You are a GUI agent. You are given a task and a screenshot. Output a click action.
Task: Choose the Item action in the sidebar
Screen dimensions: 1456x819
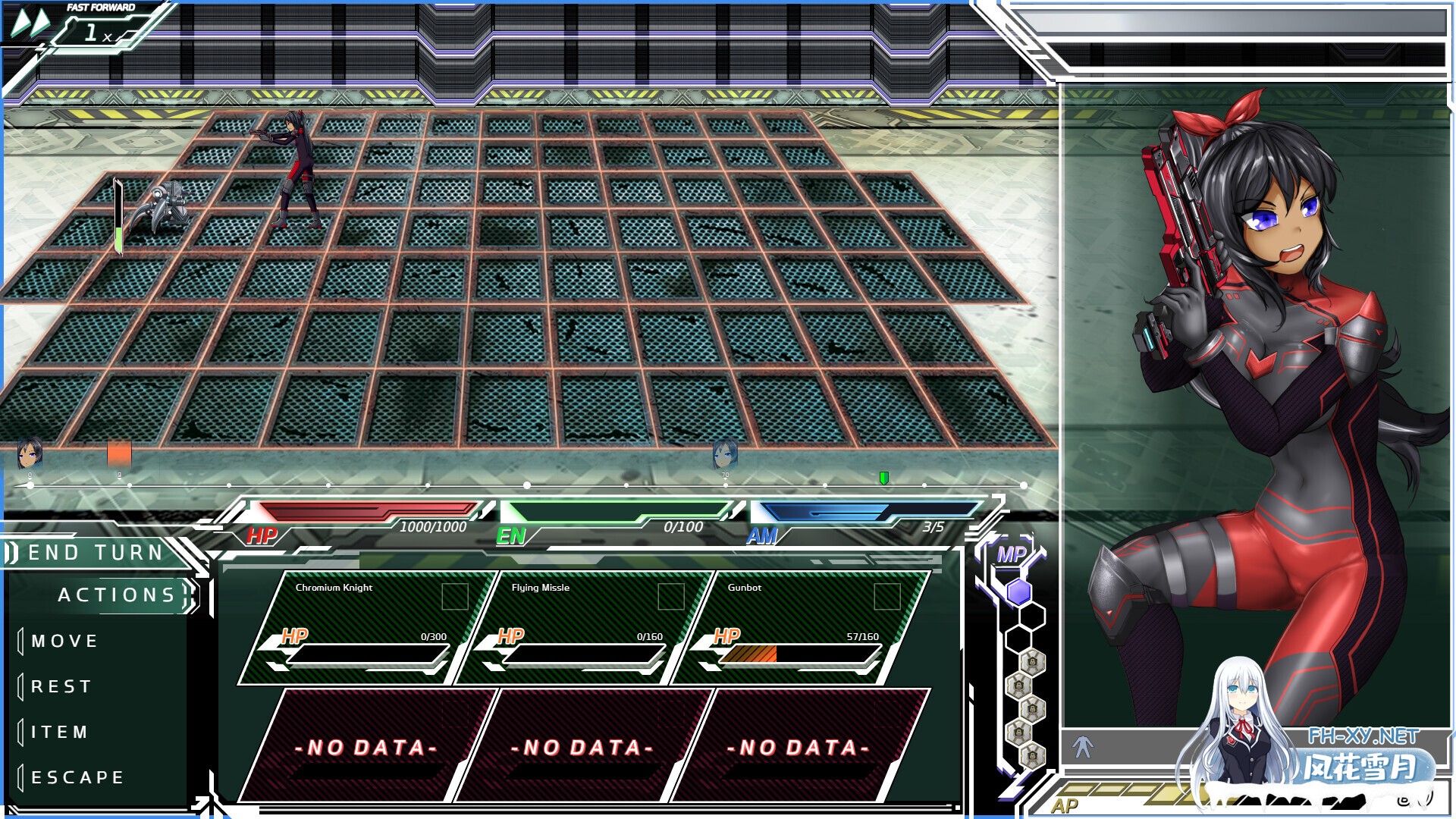[59, 731]
